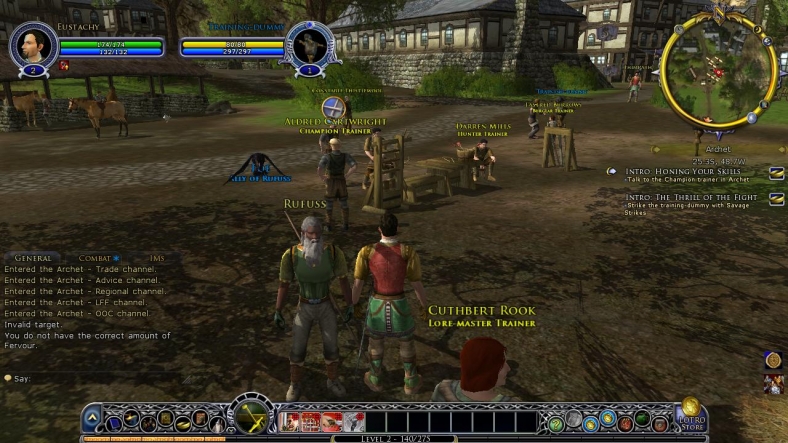Open the IMs chat tab

coord(156,258)
